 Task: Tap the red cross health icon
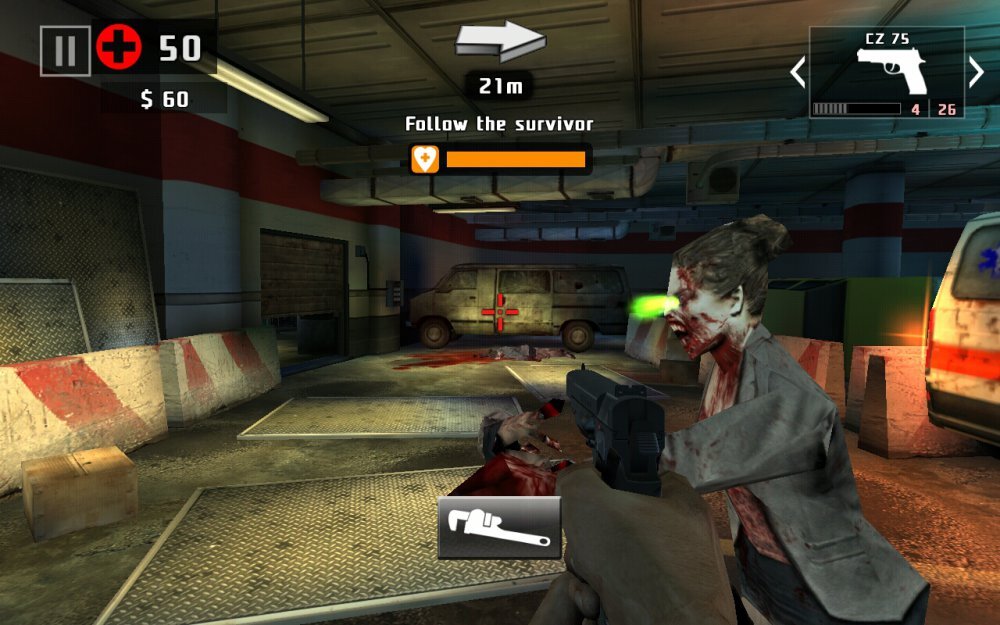point(119,48)
